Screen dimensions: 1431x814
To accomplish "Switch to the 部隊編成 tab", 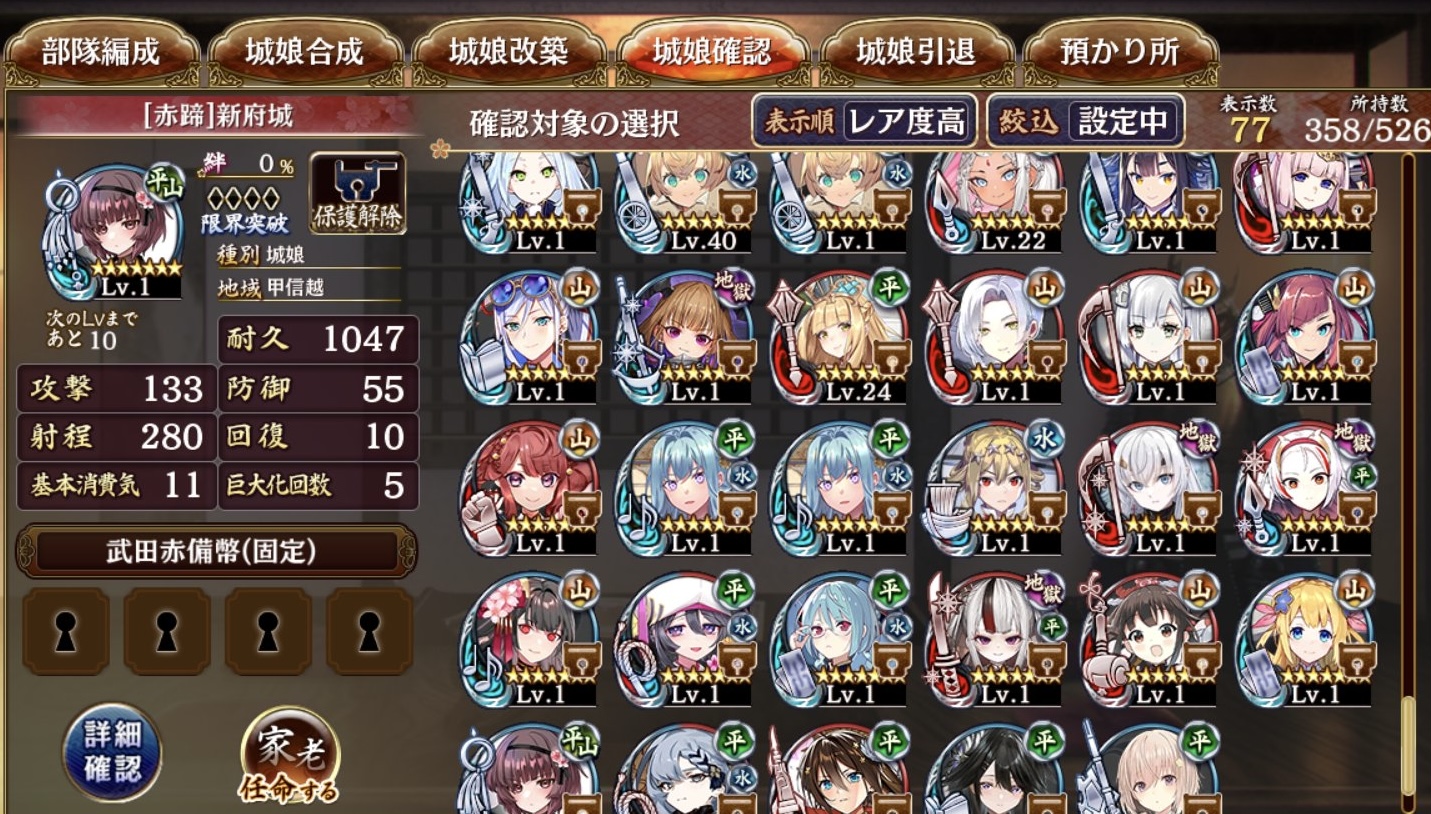I will [101, 52].
